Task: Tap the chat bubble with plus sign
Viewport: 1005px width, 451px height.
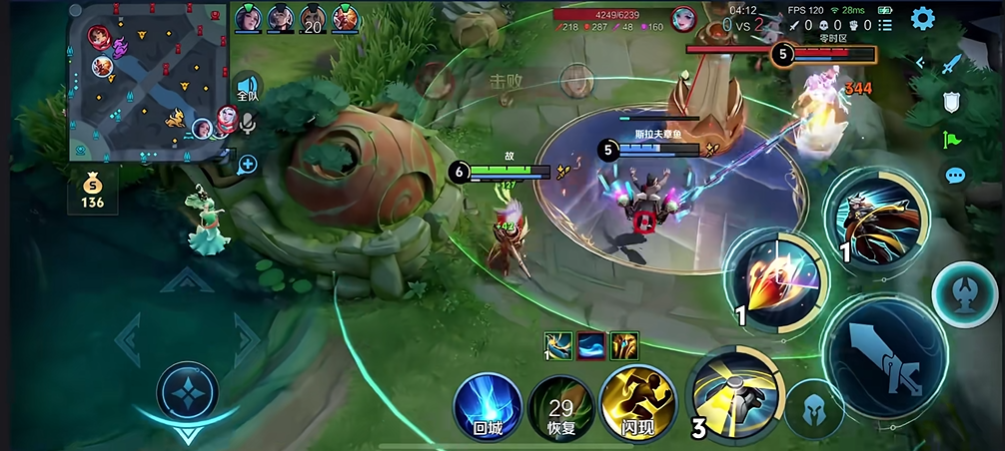Action: (247, 164)
